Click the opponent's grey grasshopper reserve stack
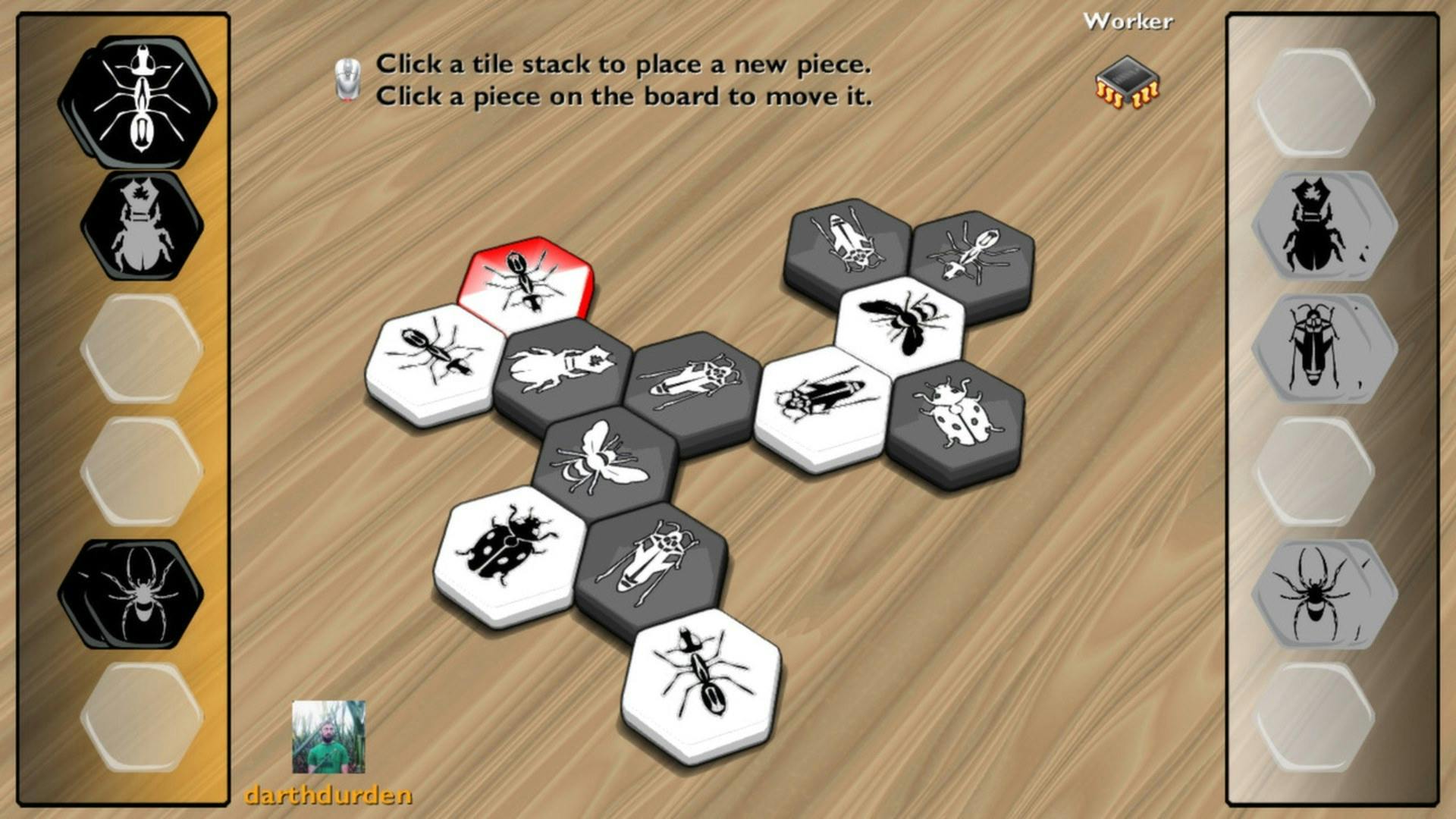Screen dimensions: 1456x819 (1318, 347)
